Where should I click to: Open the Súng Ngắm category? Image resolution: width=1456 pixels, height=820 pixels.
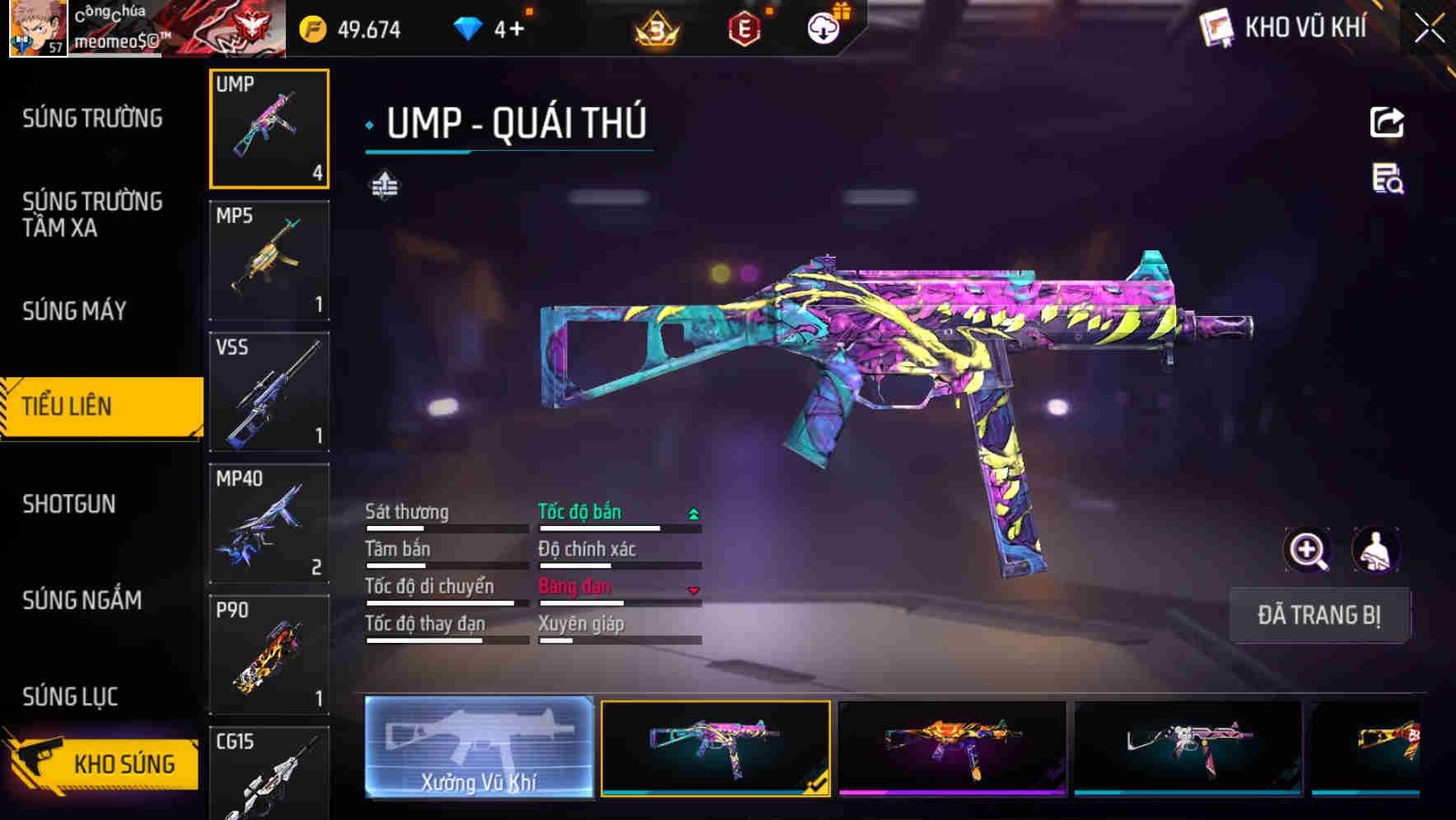82,600
